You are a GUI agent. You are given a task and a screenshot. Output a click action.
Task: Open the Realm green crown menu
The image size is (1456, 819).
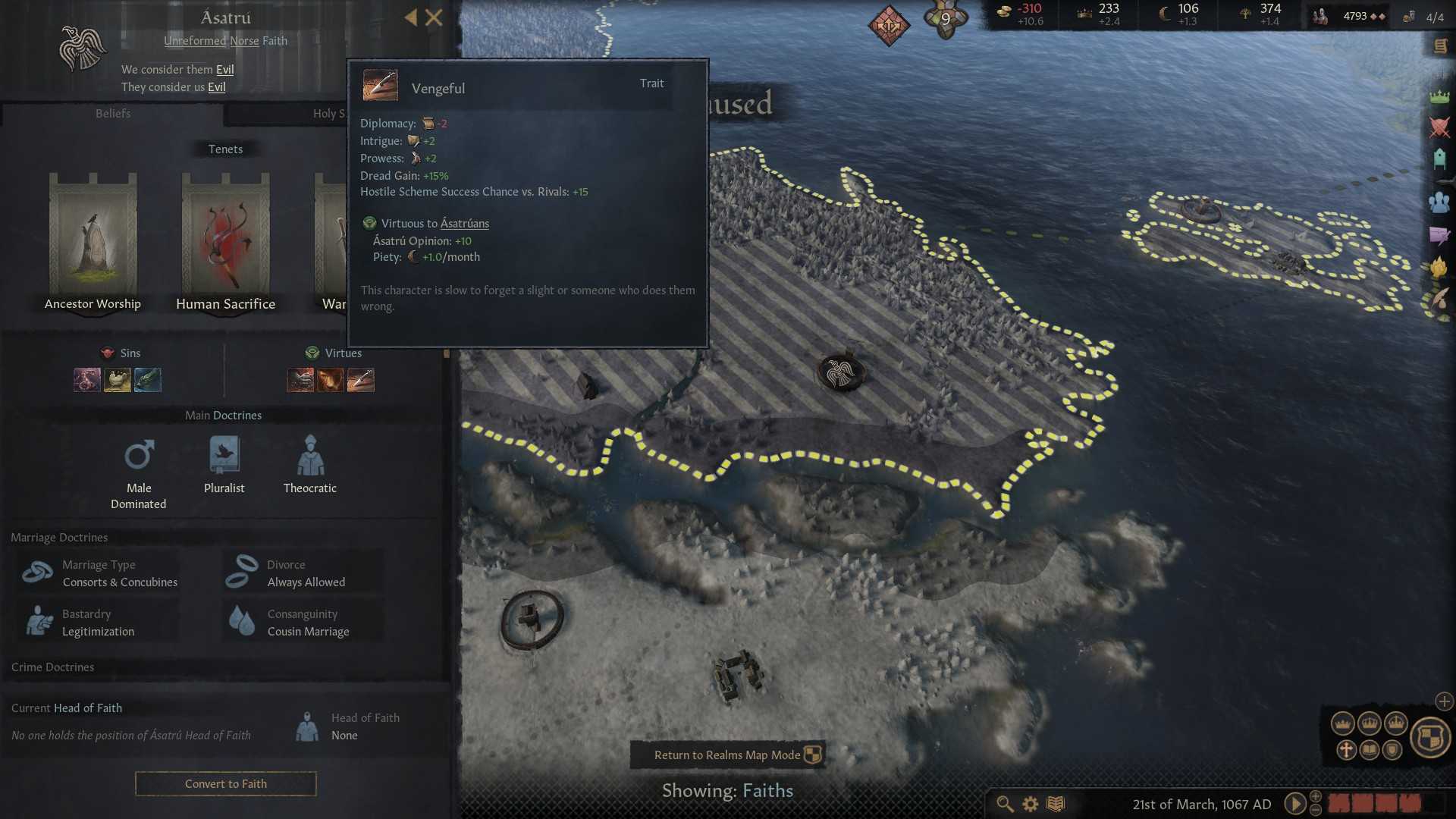tap(1439, 96)
